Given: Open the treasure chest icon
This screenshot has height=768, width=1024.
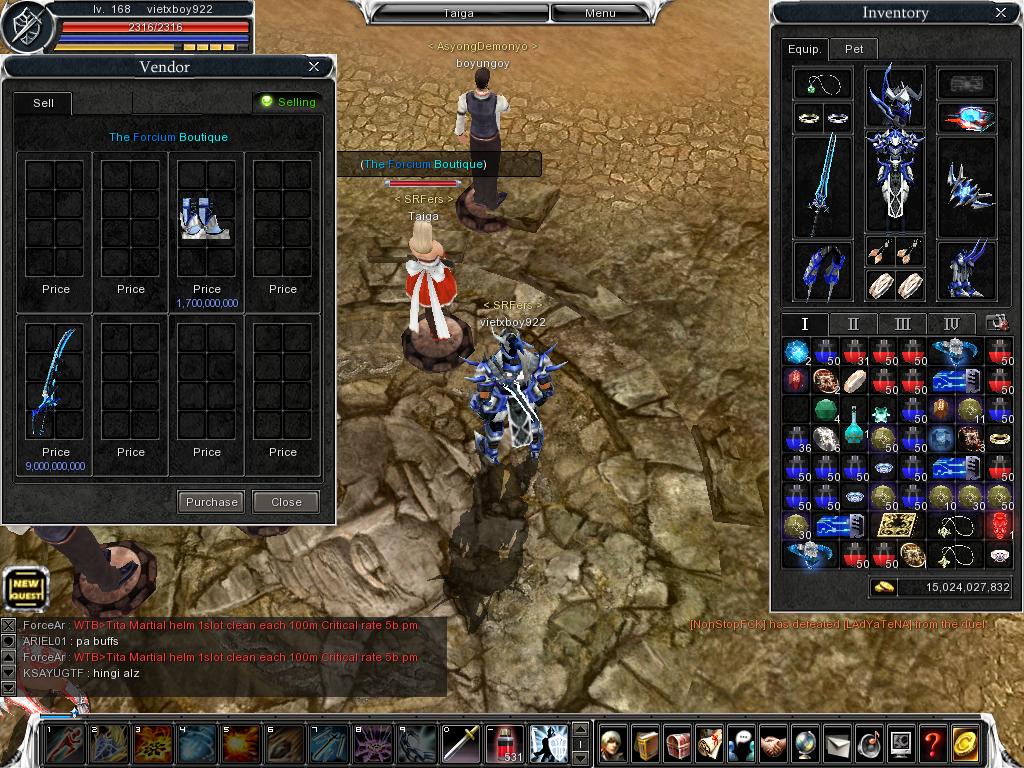Looking at the screenshot, I should pyautogui.click(x=678, y=743).
